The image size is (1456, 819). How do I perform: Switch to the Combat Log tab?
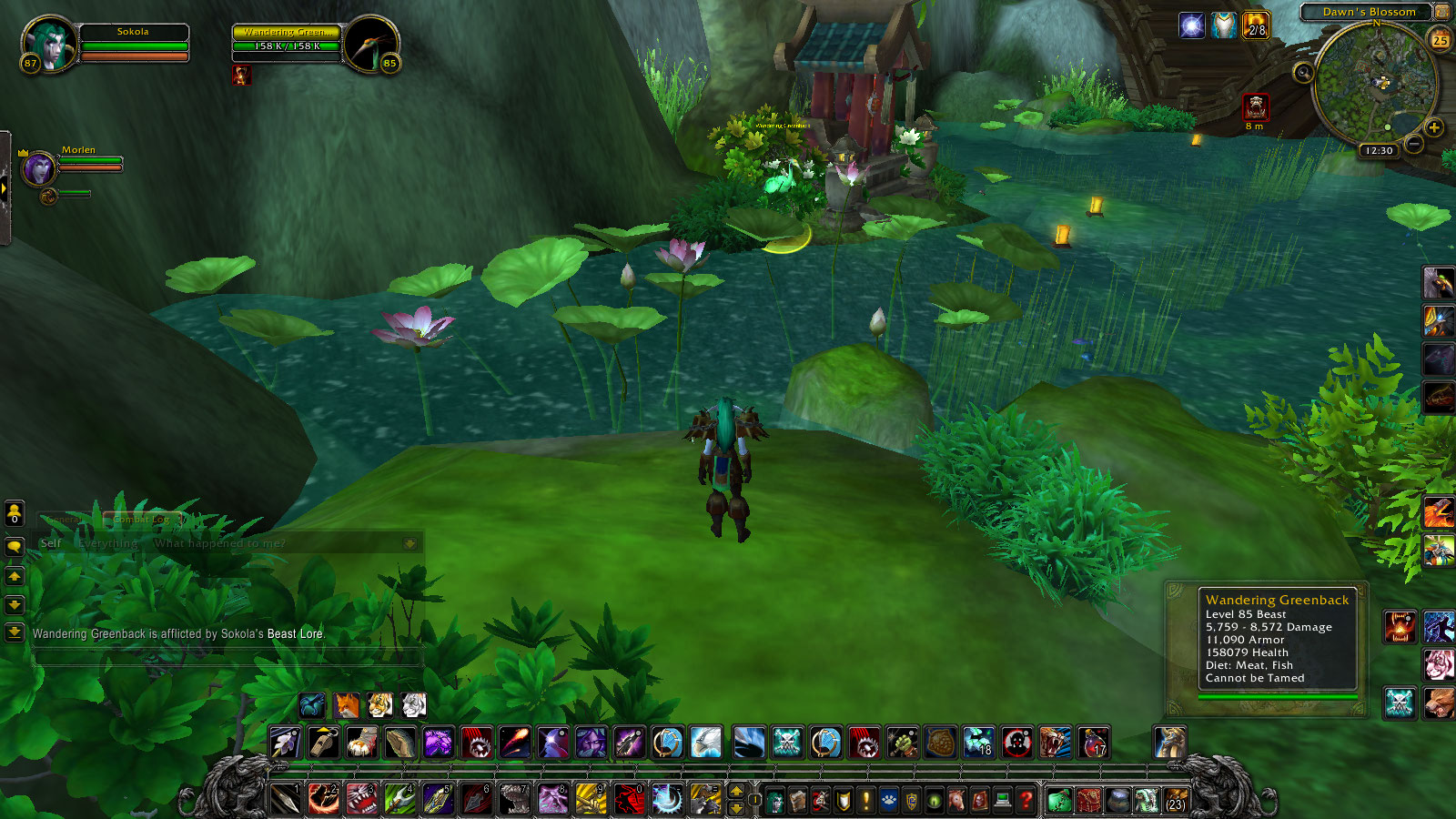(142, 520)
